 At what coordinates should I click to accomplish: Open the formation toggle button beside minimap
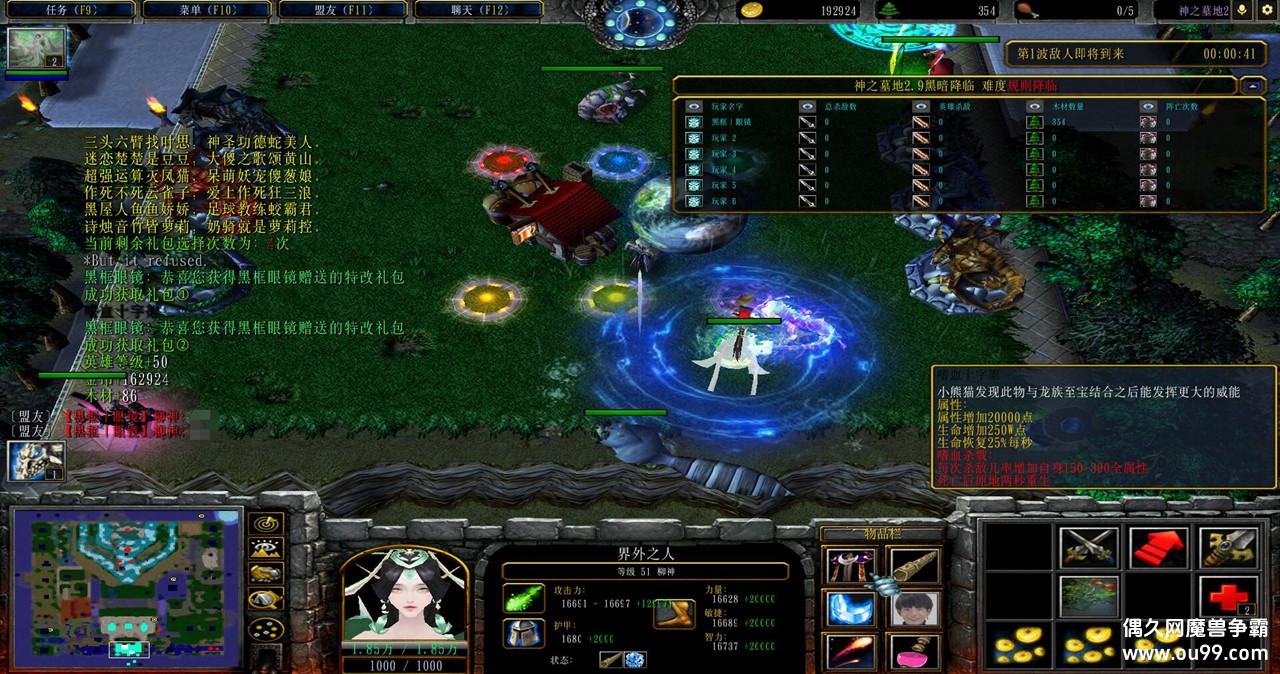click(266, 629)
